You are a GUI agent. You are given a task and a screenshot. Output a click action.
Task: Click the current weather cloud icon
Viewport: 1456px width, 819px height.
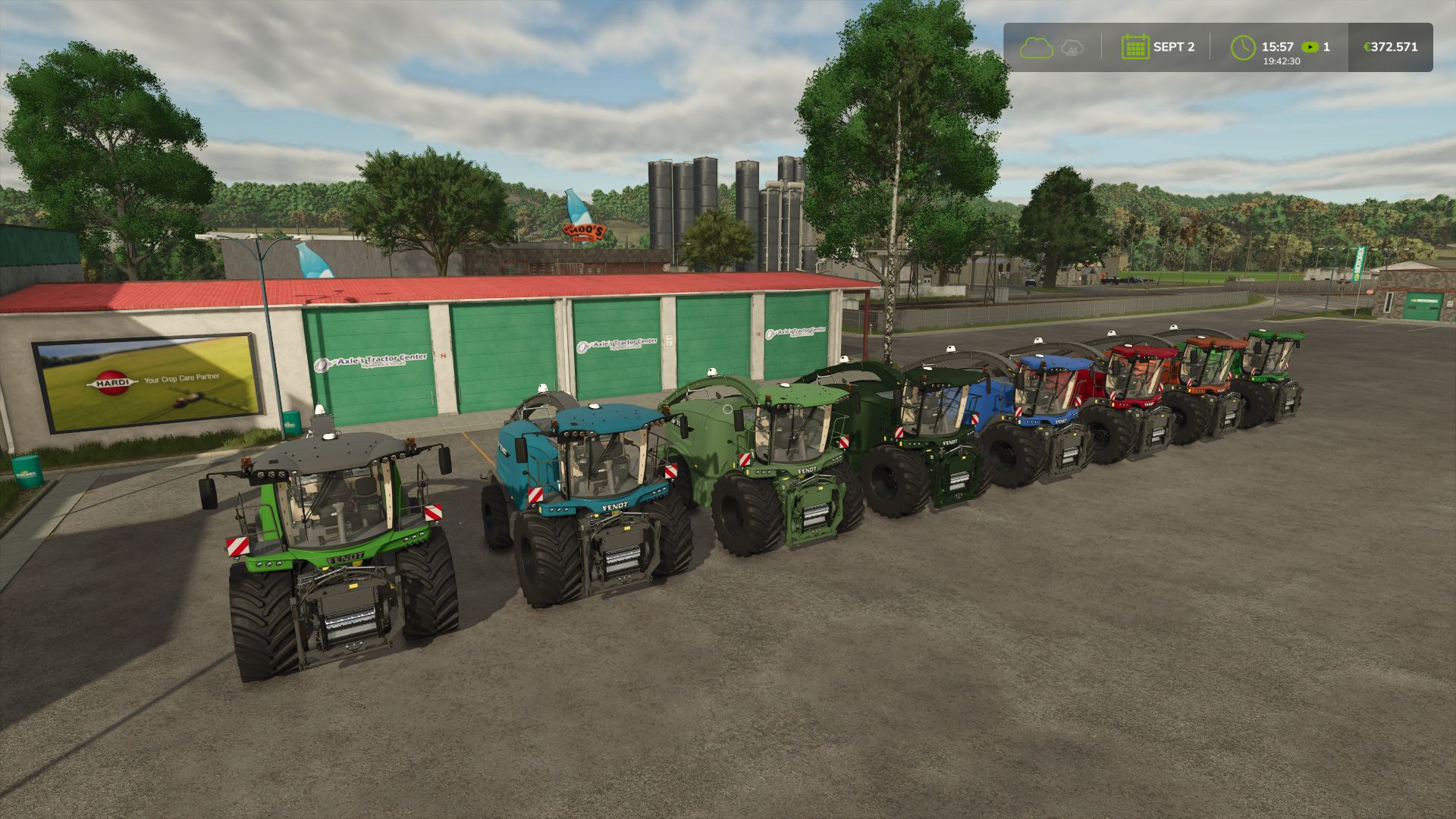pyautogui.click(x=1036, y=47)
